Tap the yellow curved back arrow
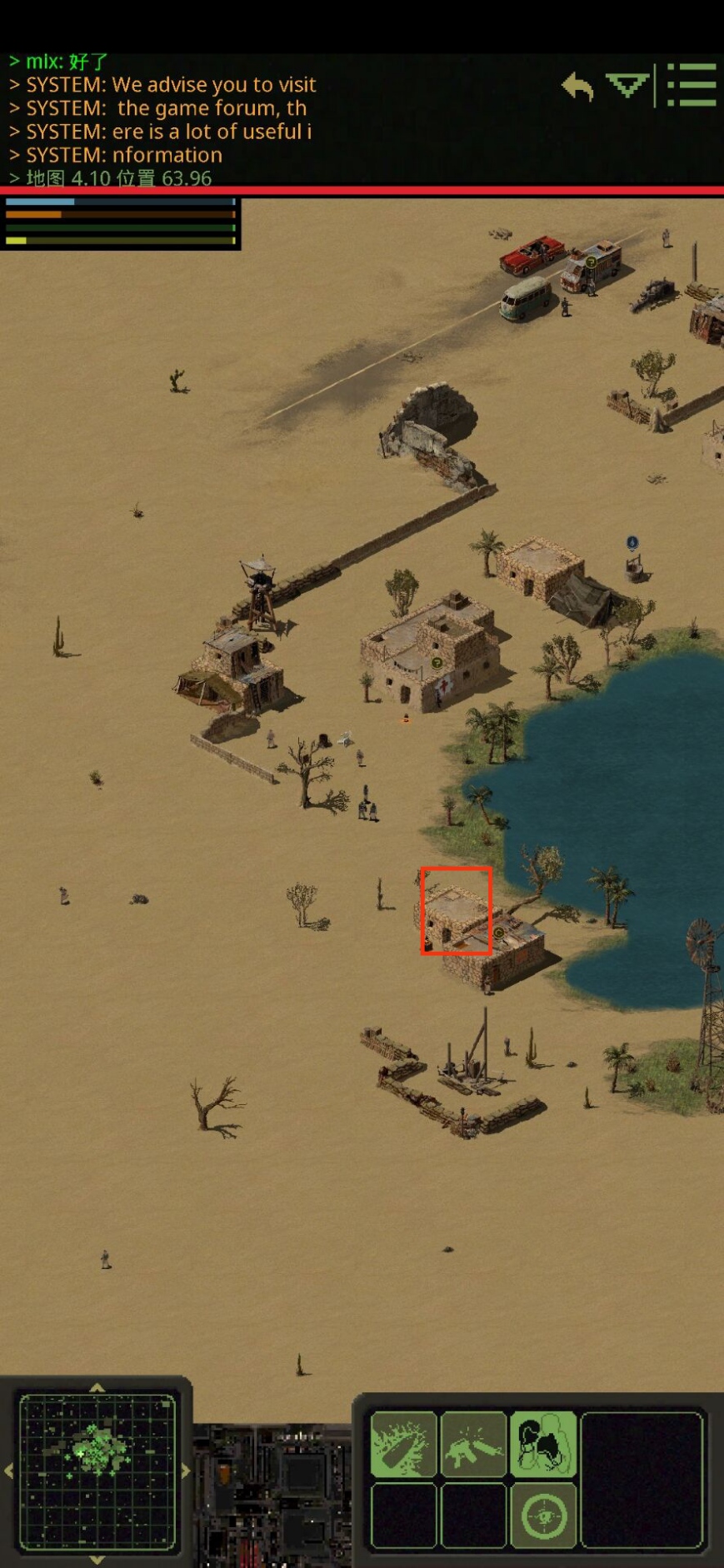The height and width of the screenshot is (1568, 724). pyautogui.click(x=577, y=86)
